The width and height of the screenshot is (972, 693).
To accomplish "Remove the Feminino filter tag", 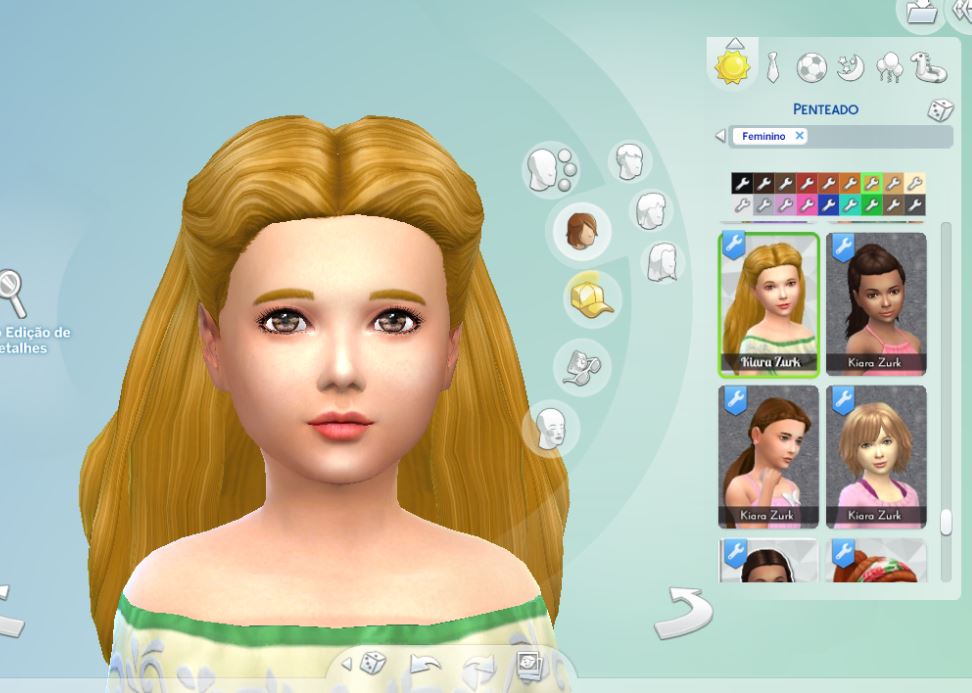I will 800,136.
